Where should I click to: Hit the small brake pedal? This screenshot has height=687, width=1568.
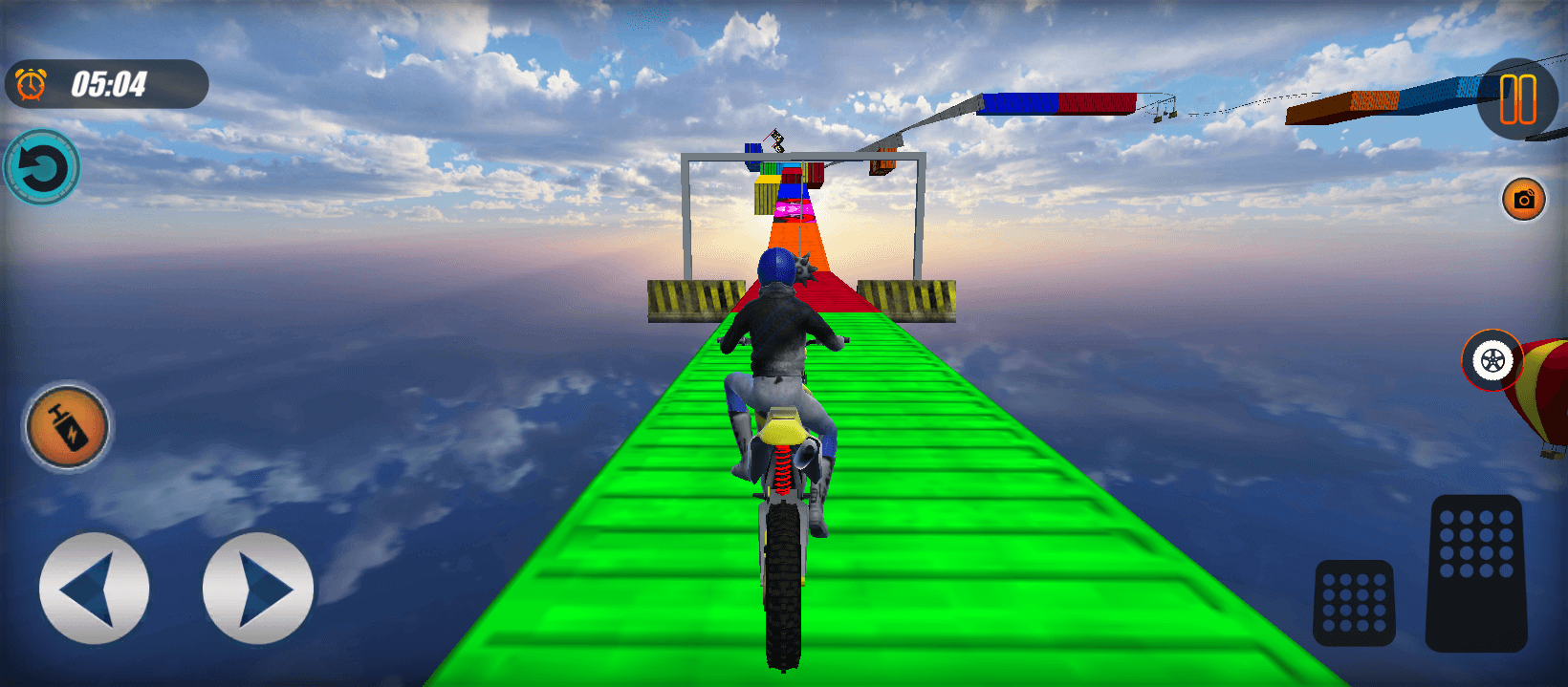coord(1354,603)
